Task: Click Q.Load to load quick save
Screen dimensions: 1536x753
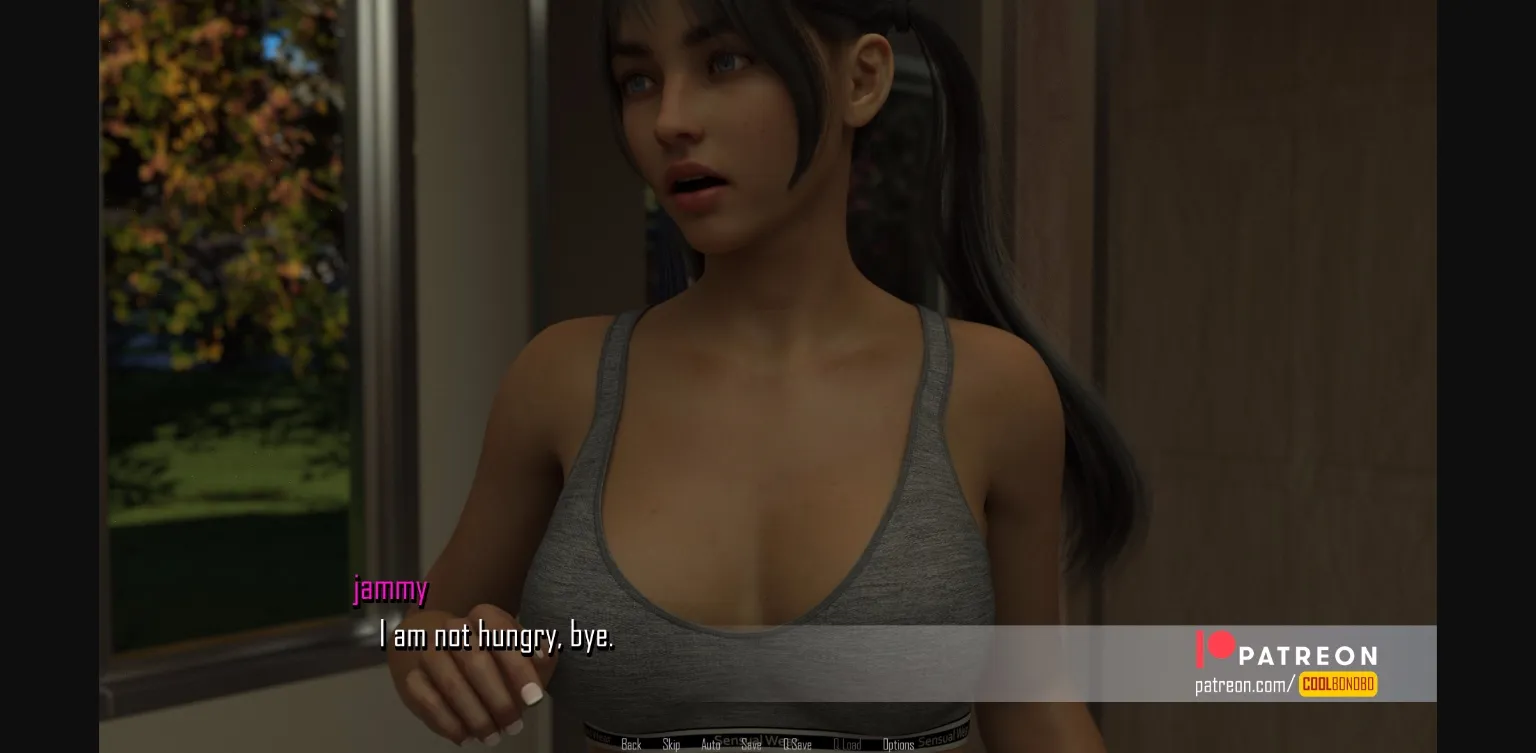Action: tap(846, 745)
